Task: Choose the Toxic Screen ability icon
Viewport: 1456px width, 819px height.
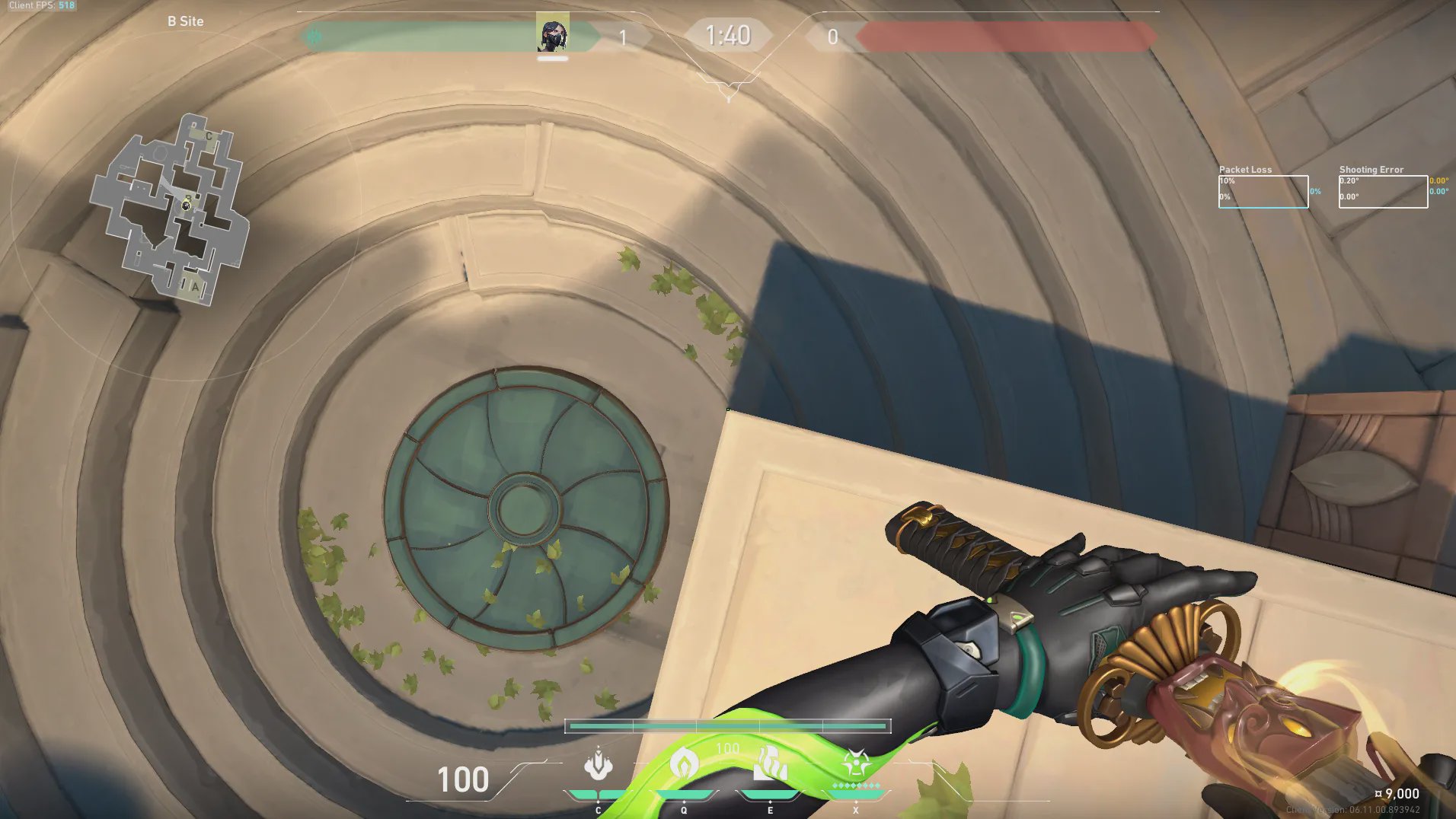Action: [770, 764]
